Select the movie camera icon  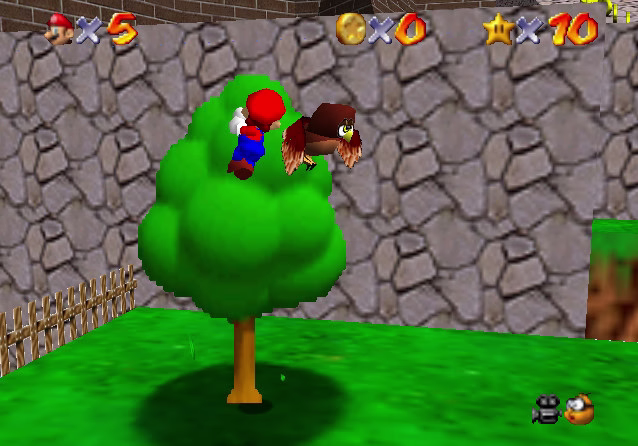click(547, 408)
